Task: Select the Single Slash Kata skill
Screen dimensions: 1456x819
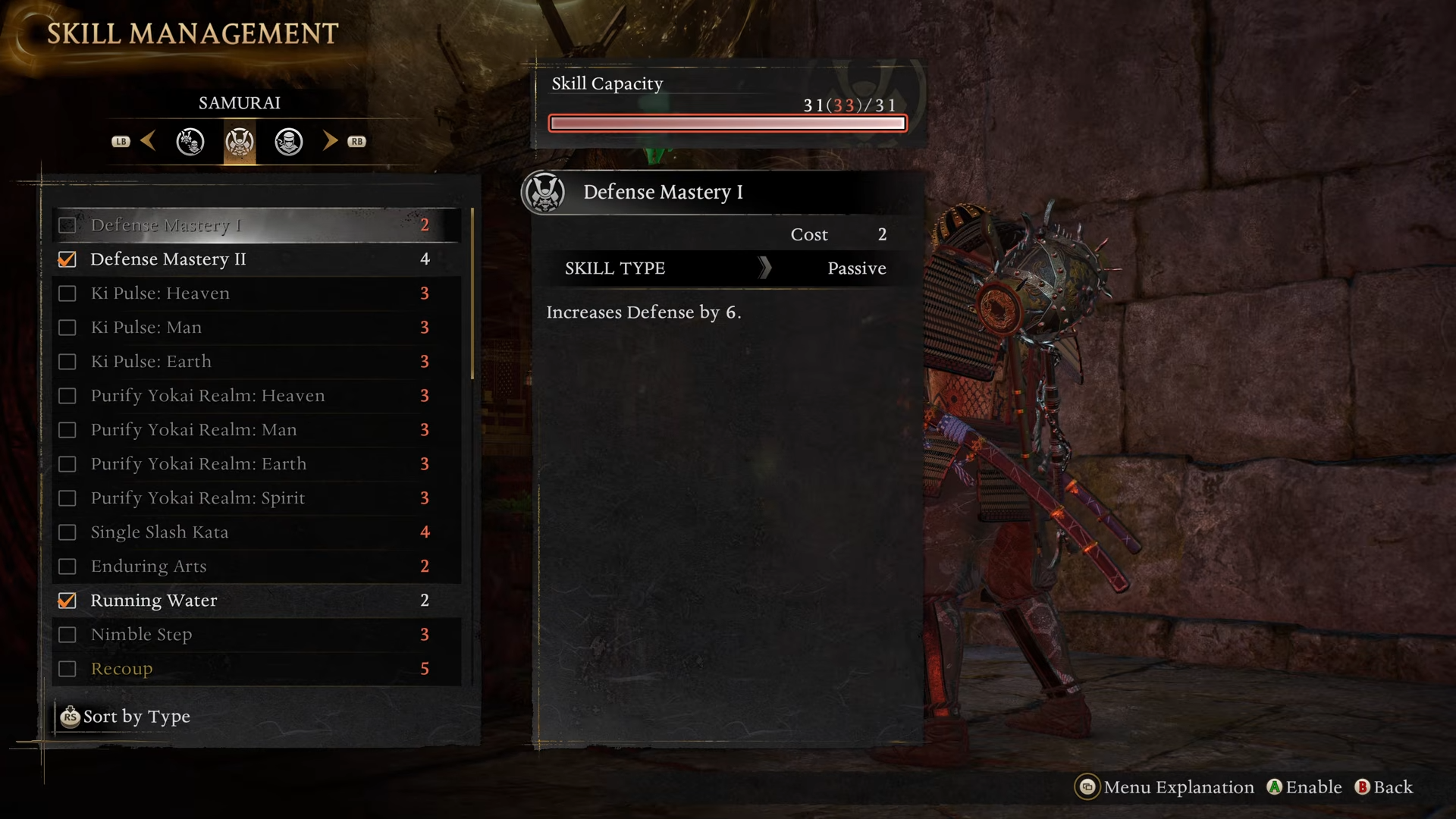Action: coord(256,532)
